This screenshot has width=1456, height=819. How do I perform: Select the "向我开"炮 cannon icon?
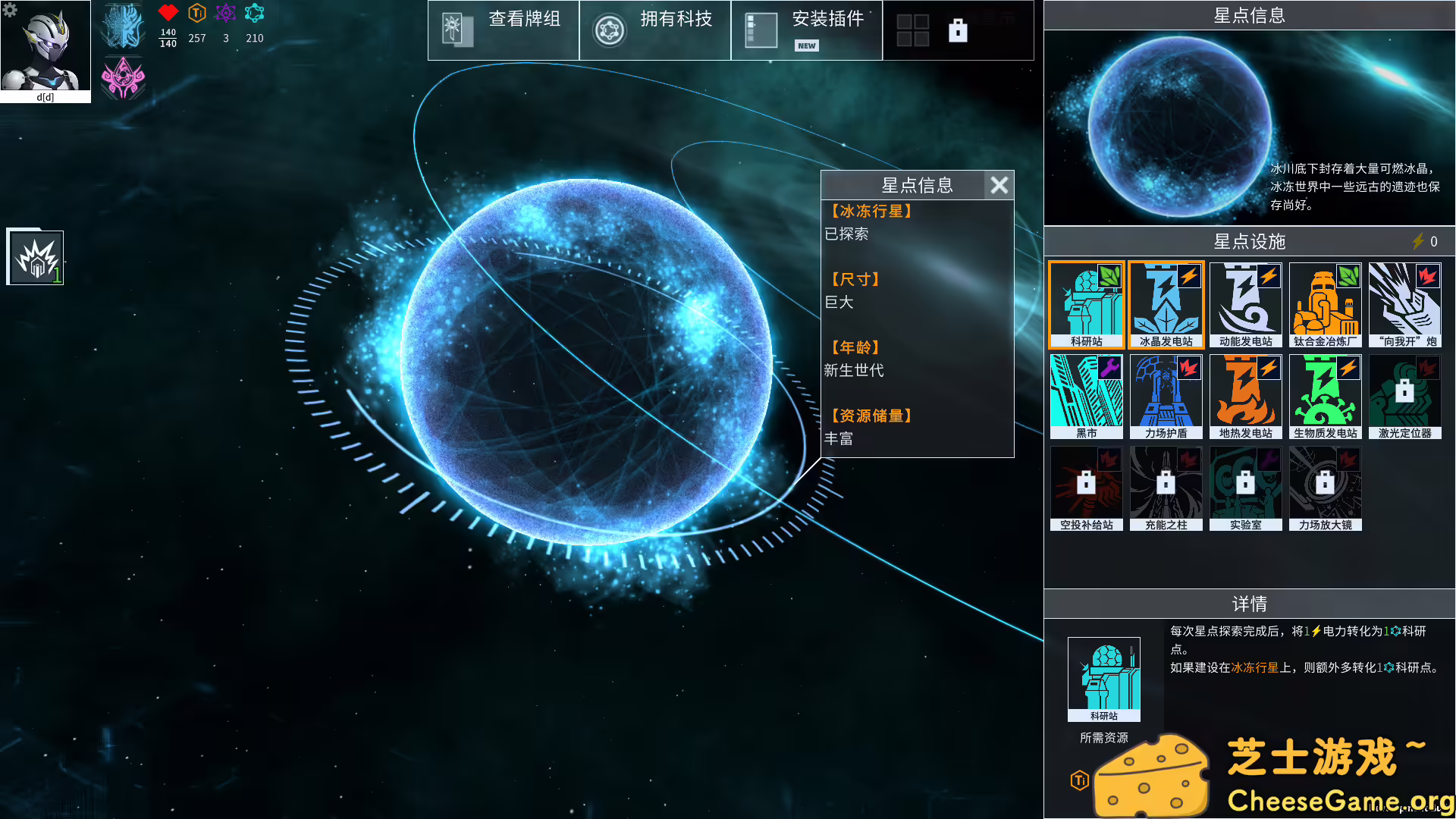pyautogui.click(x=1405, y=303)
